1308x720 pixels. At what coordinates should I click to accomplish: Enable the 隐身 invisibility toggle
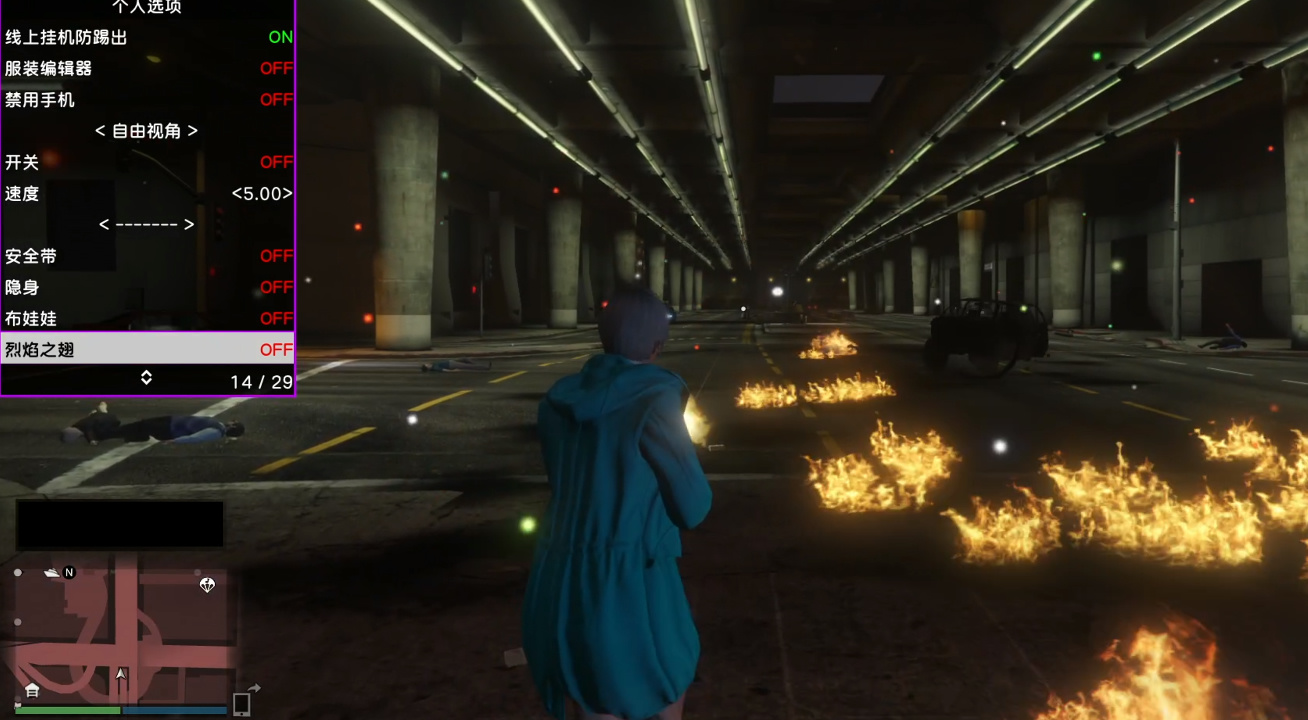click(x=148, y=287)
